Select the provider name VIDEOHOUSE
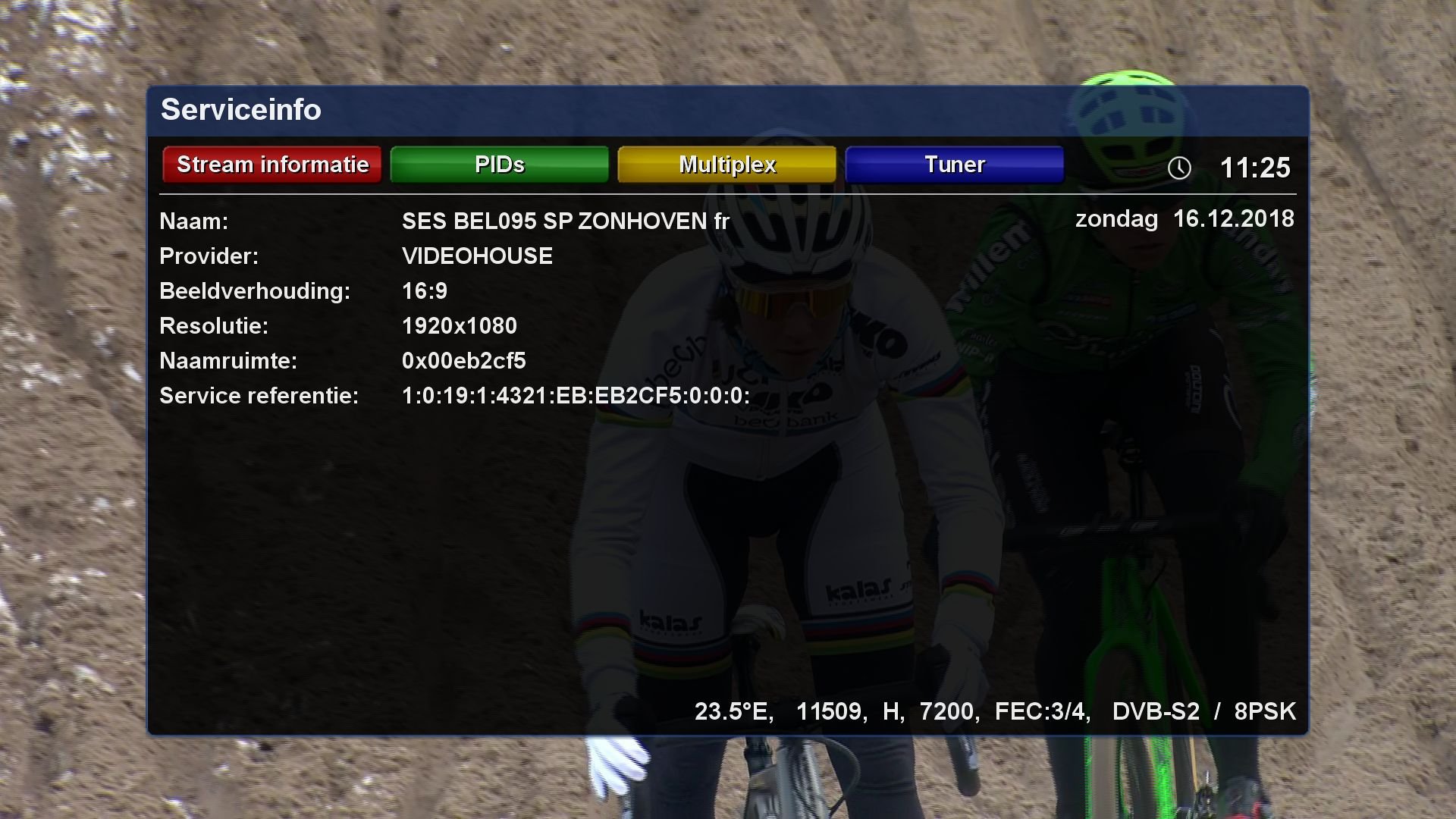The height and width of the screenshot is (819, 1456). [478, 256]
